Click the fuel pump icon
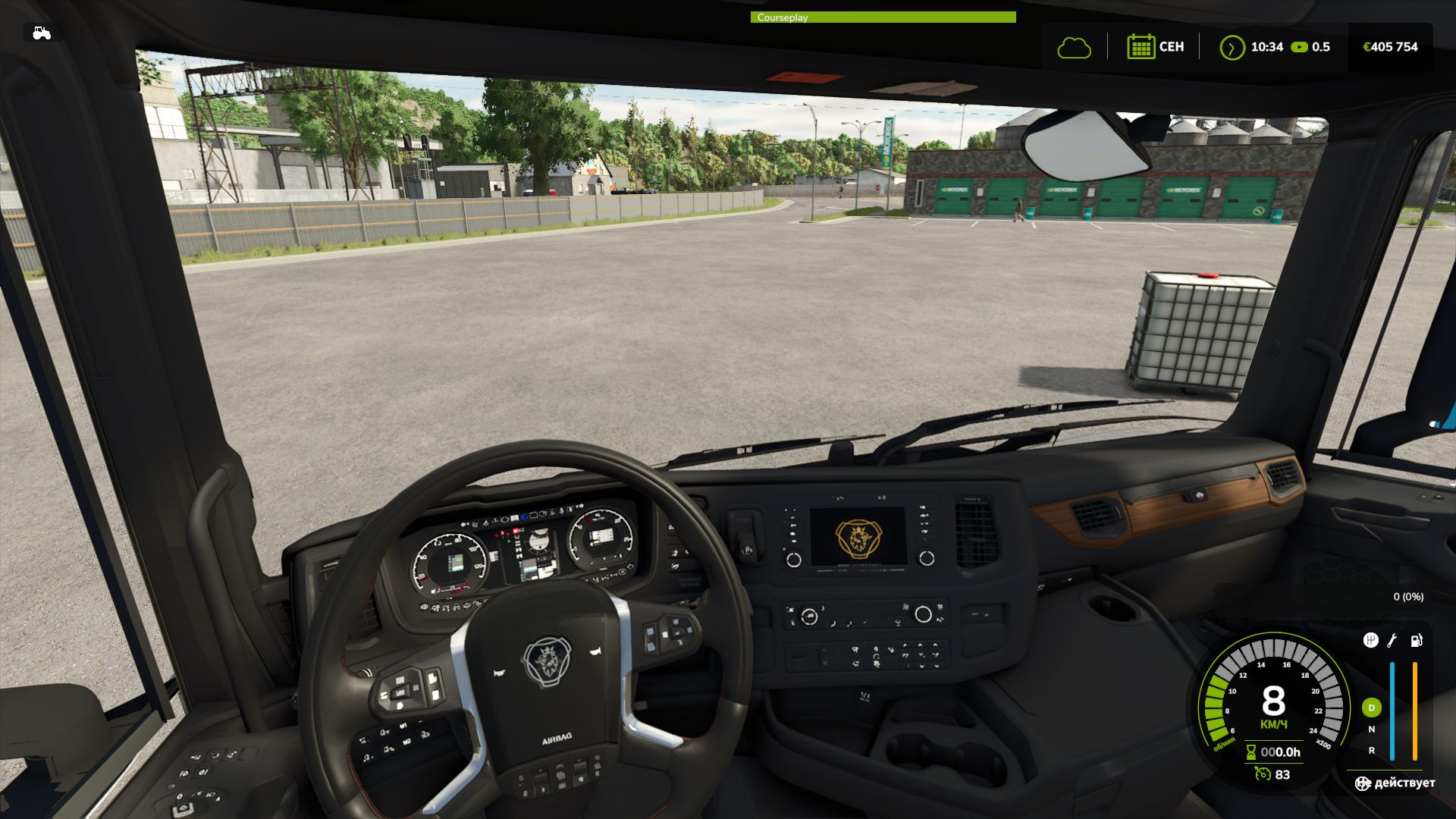The height and width of the screenshot is (819, 1456). click(1416, 641)
